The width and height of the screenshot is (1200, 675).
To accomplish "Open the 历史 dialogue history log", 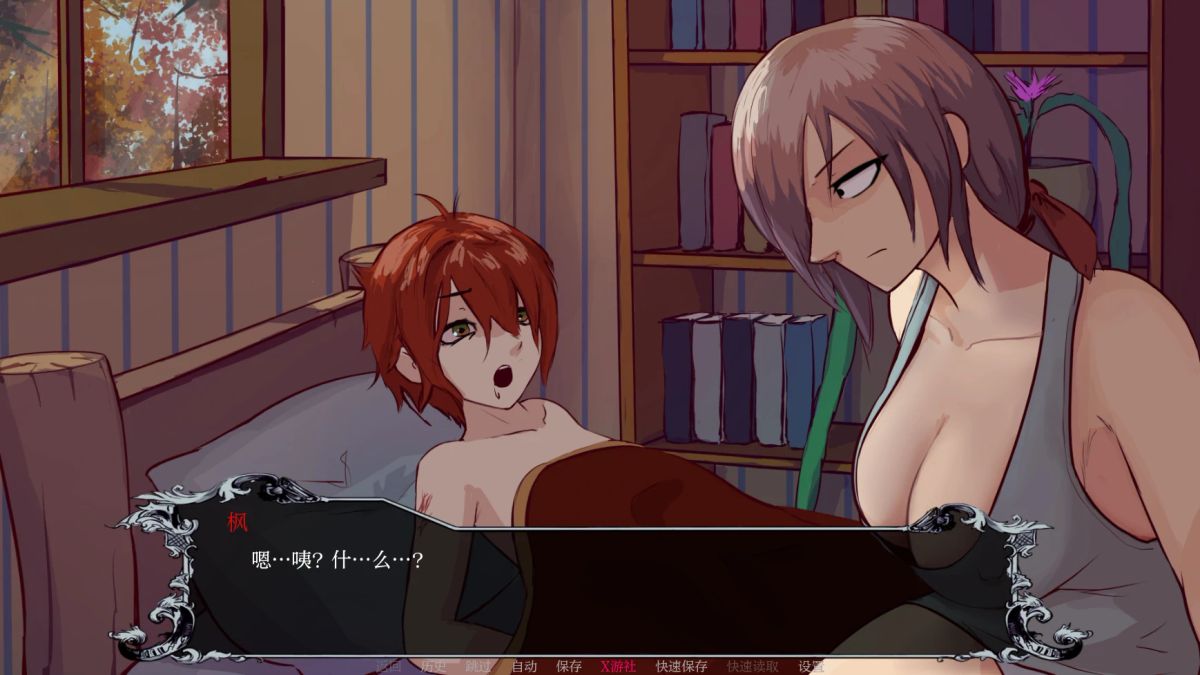I will (433, 666).
